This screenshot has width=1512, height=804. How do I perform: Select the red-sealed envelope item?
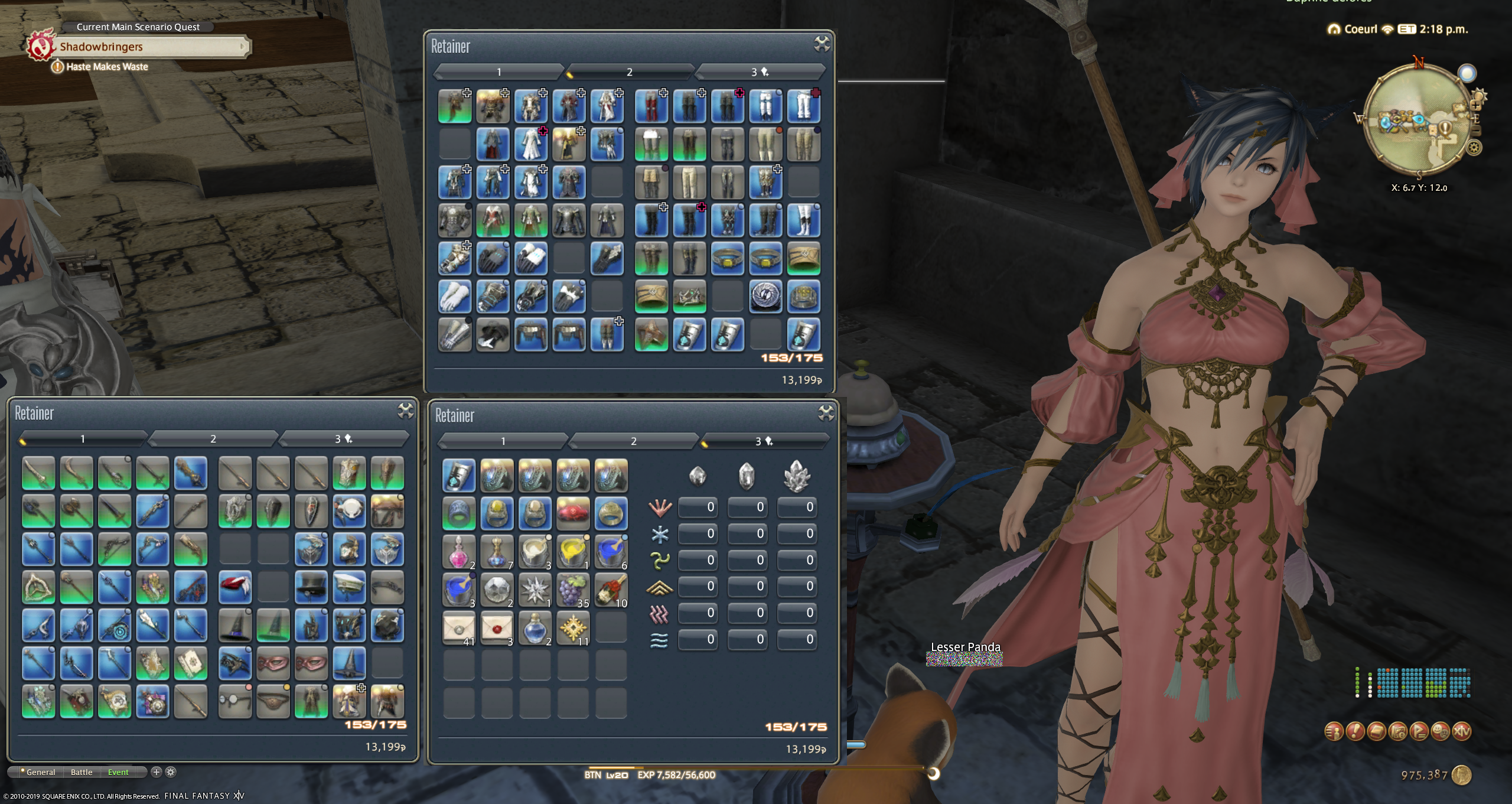click(496, 627)
